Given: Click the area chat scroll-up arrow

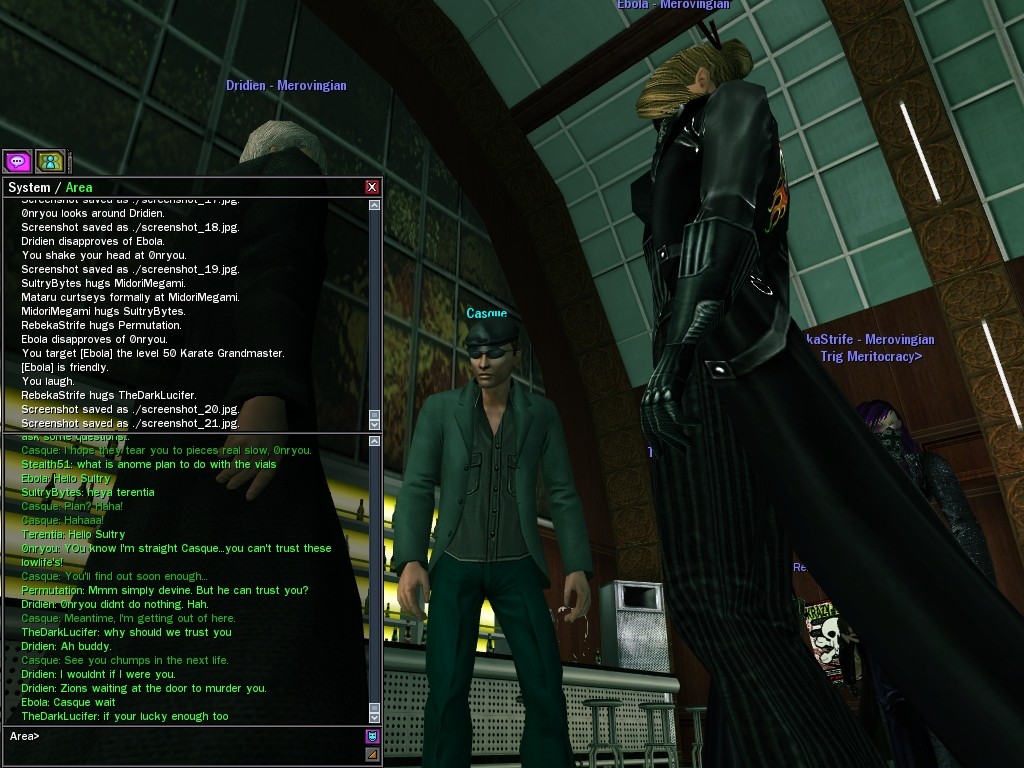Looking at the screenshot, I should coord(375,441).
